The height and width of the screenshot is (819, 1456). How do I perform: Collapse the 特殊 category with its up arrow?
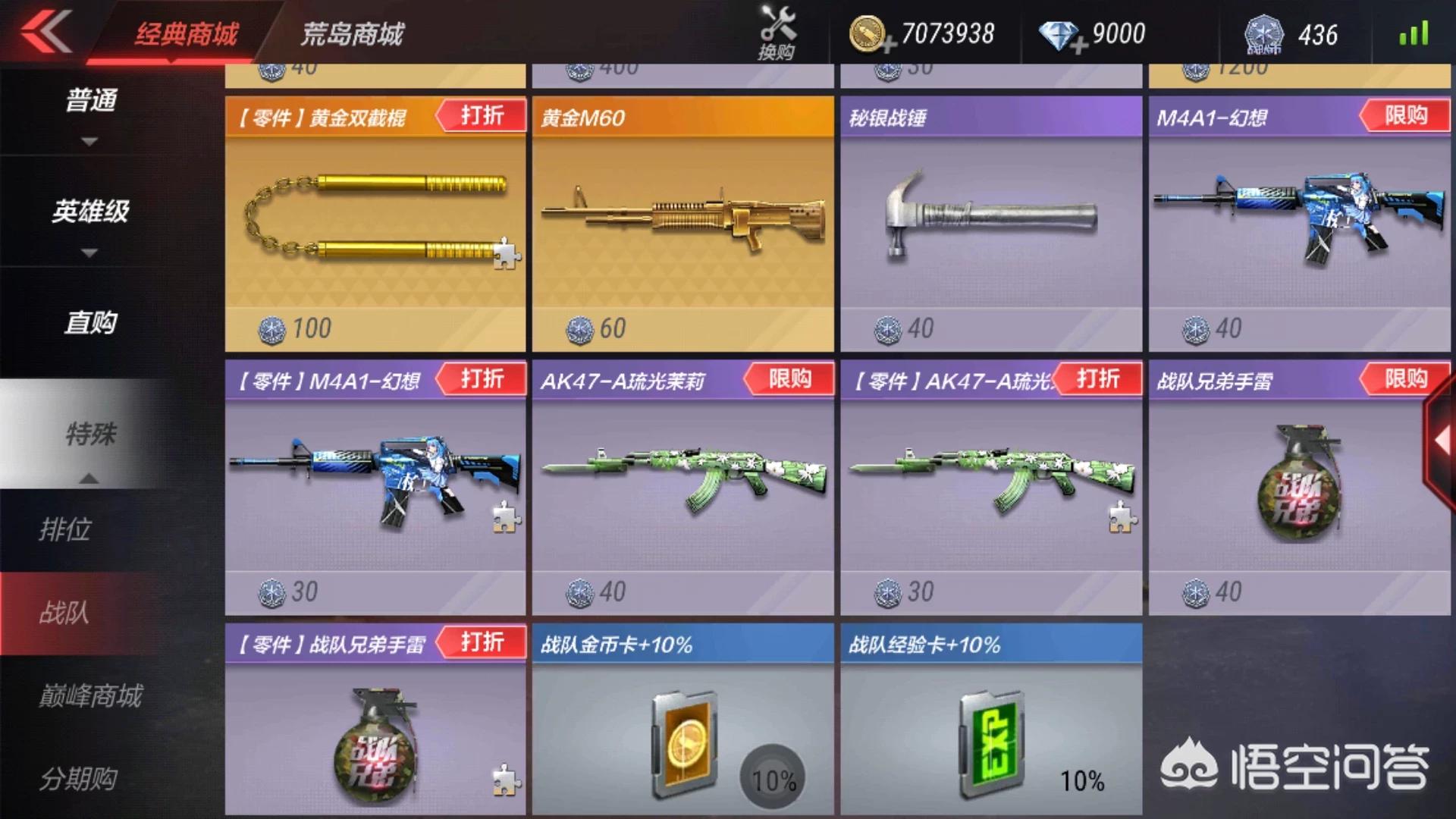tap(89, 478)
